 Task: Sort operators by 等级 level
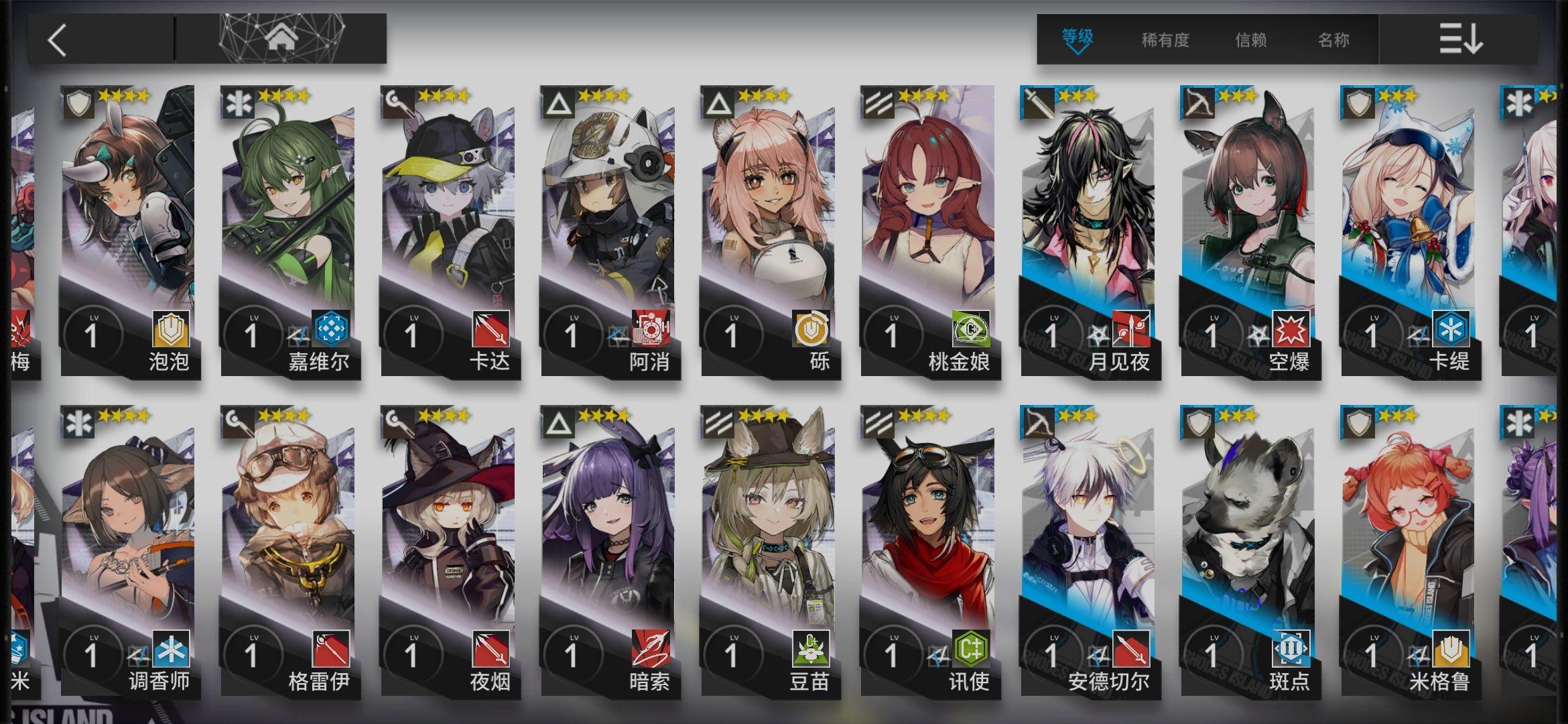click(1077, 39)
